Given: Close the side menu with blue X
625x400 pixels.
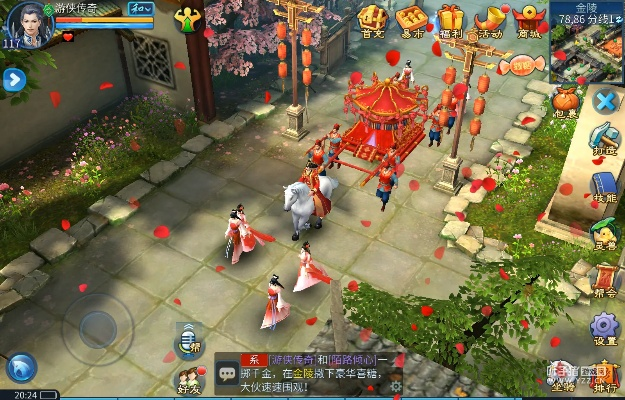Looking at the screenshot, I should [604, 101].
